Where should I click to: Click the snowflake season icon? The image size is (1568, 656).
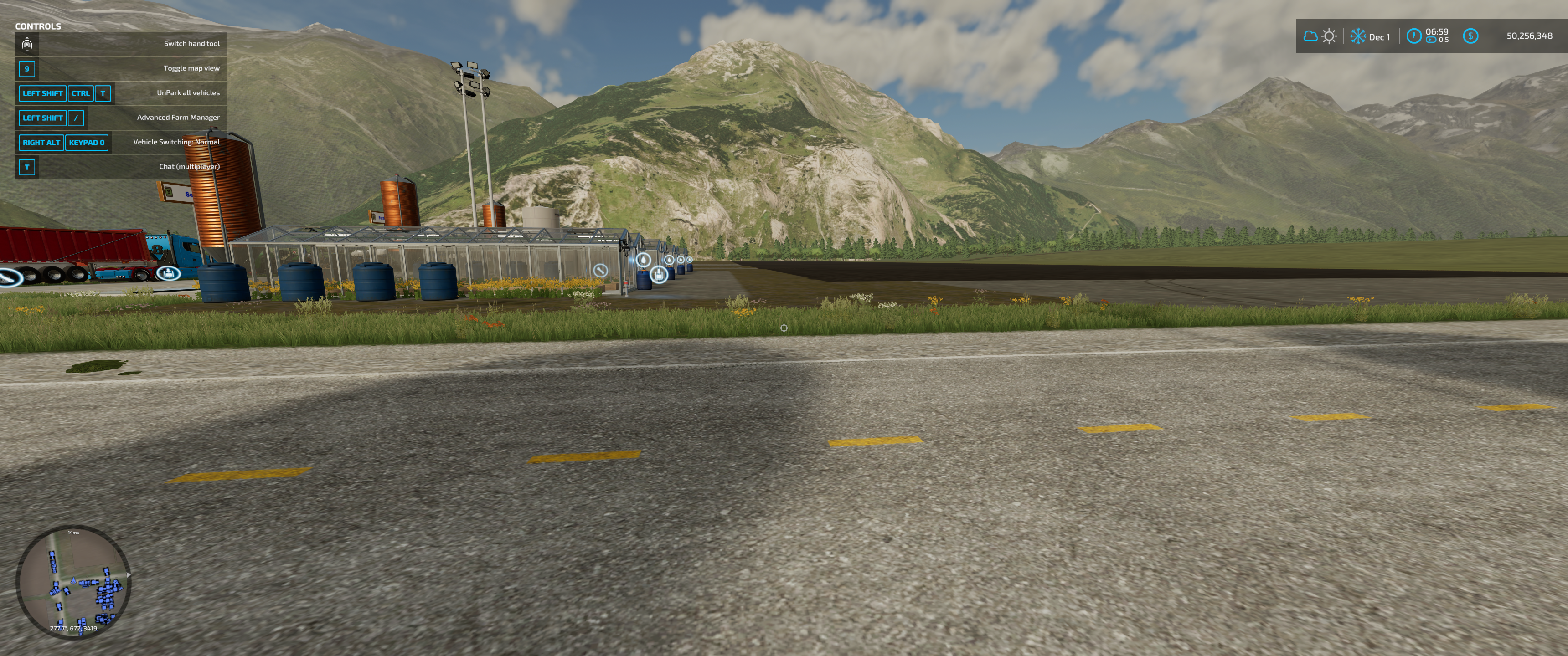pyautogui.click(x=1357, y=36)
